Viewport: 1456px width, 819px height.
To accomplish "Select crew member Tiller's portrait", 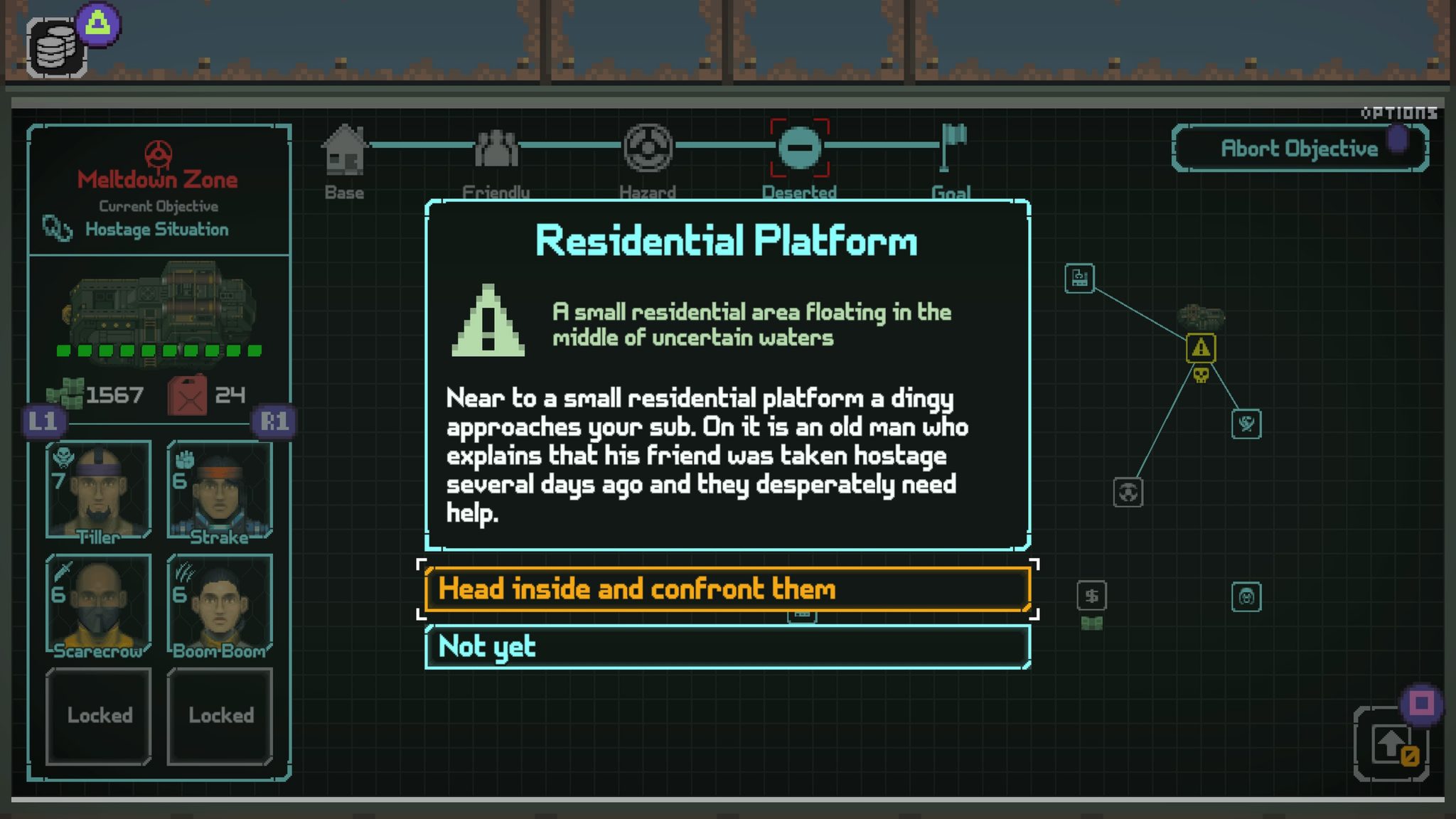I will [x=99, y=490].
